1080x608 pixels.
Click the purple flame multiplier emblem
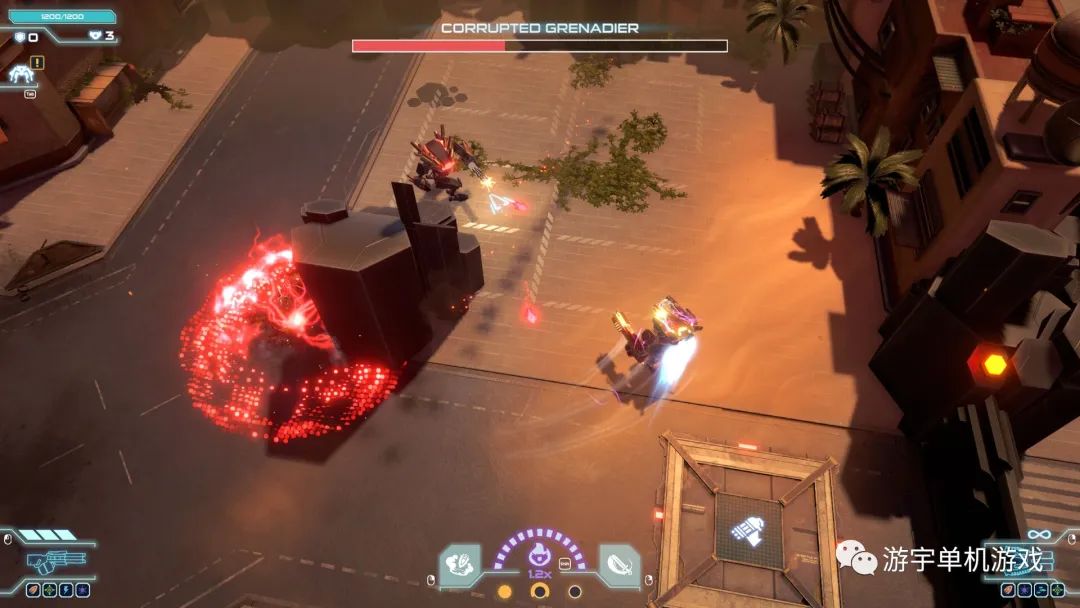coord(540,557)
